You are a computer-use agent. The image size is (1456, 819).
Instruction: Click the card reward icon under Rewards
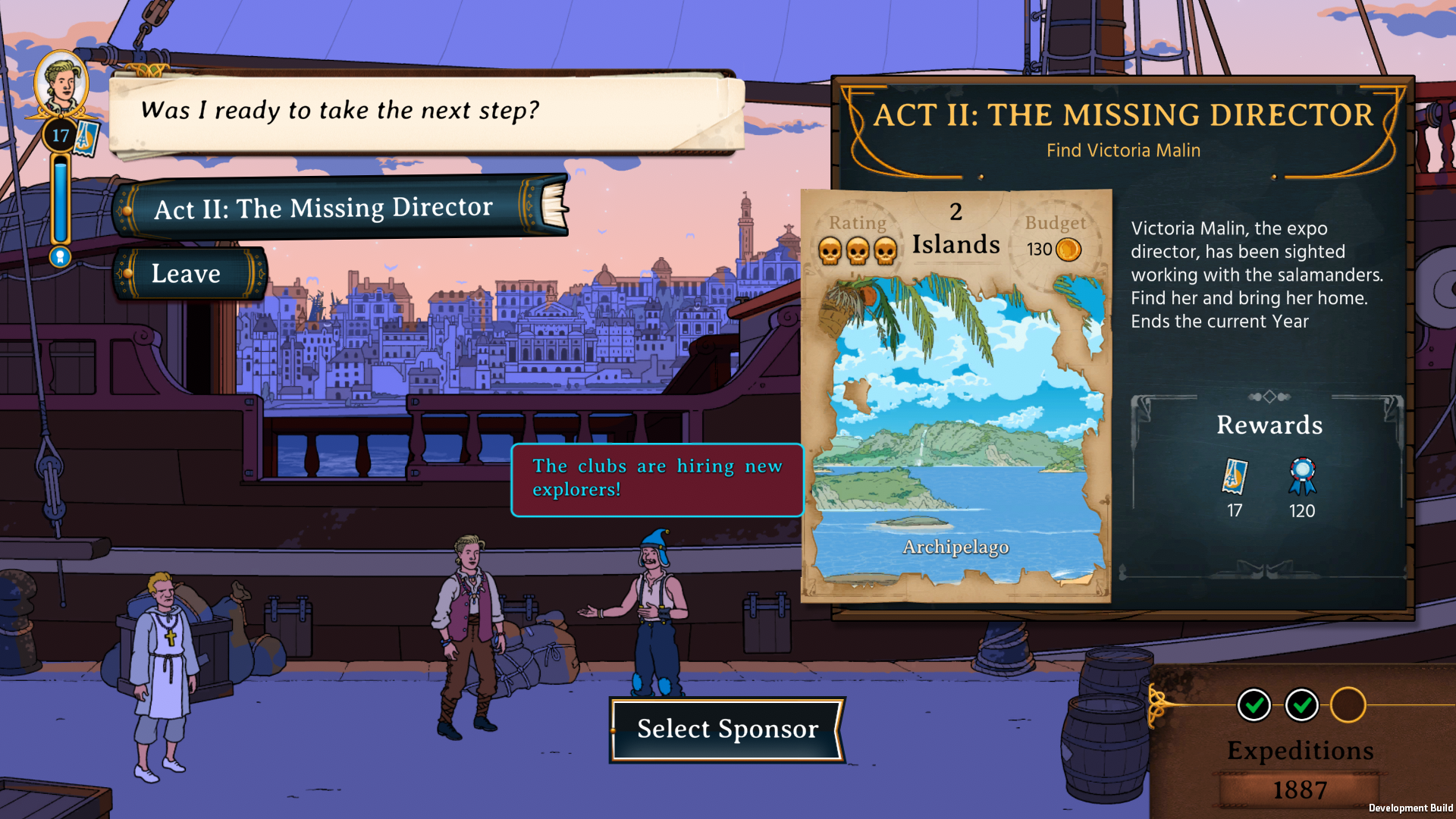1235,477
